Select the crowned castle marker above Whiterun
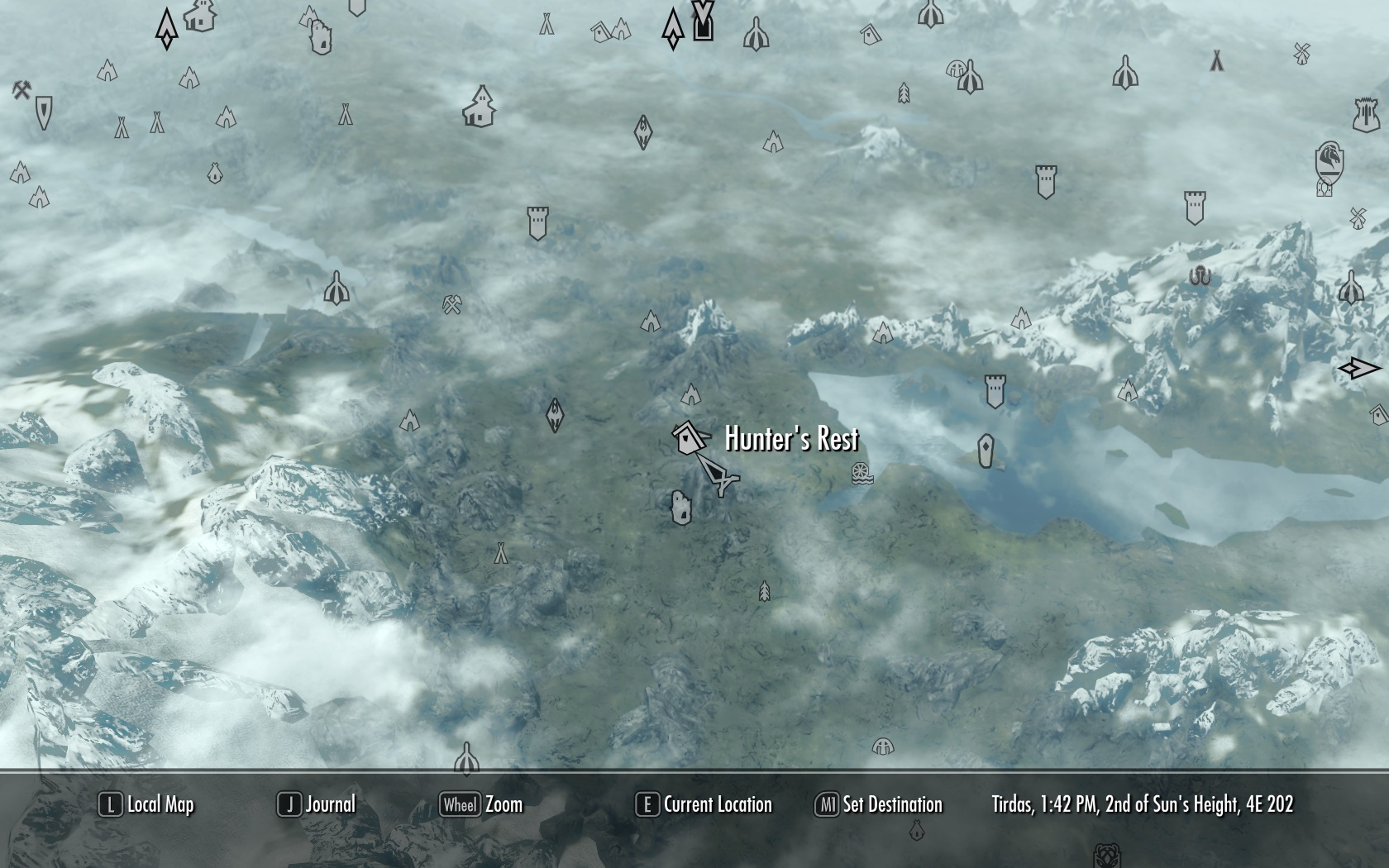This screenshot has height=868, width=1389. click(1366, 115)
